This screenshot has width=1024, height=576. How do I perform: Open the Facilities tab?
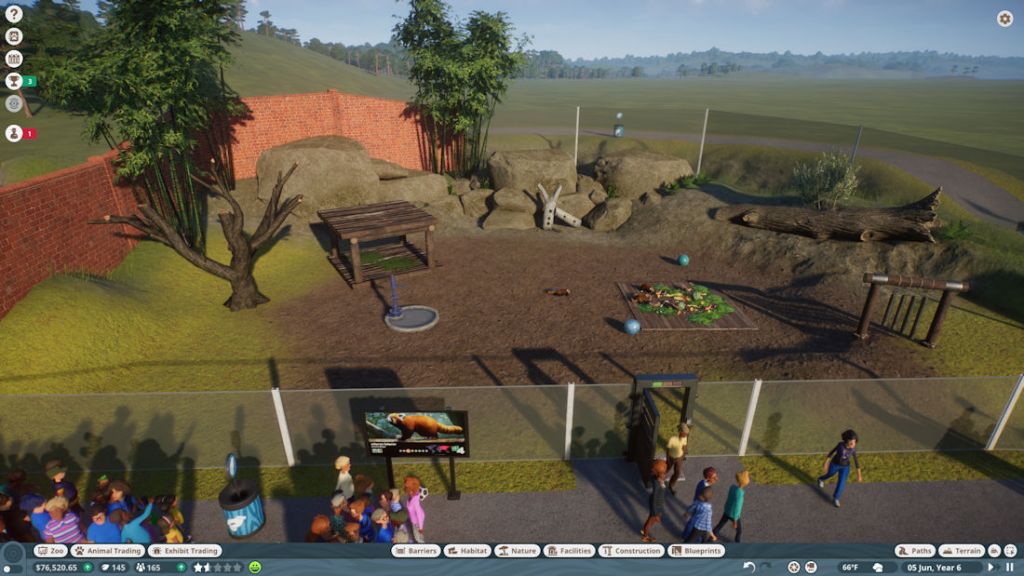pyautogui.click(x=570, y=551)
